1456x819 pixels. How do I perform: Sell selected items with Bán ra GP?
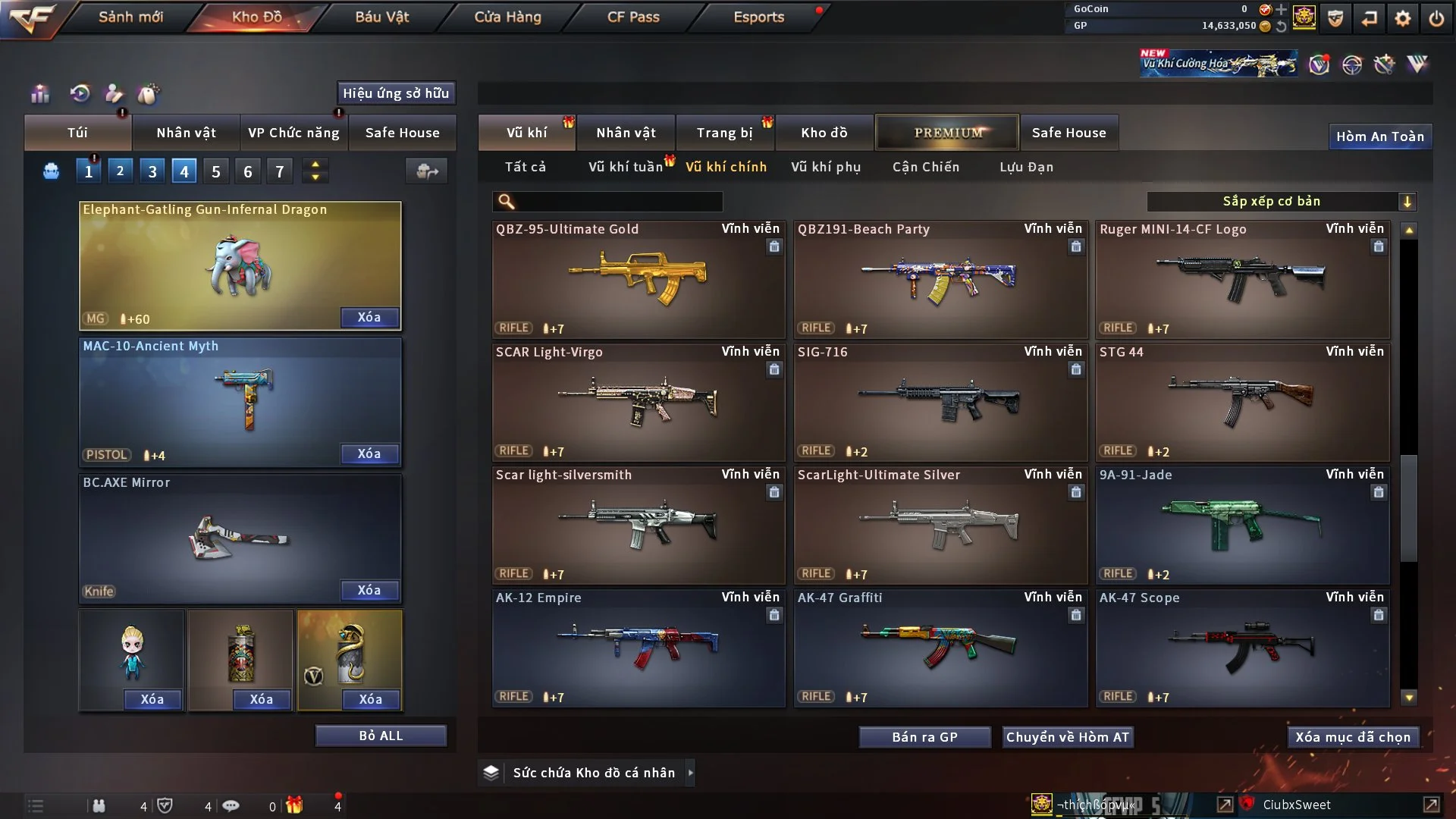pos(924,737)
